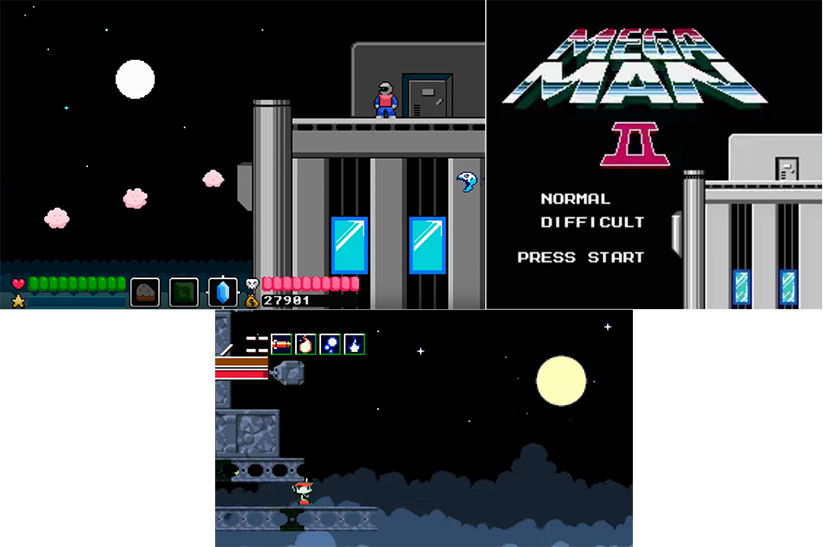The image size is (823, 547).
Task: Select the rock item slot
Action: pos(145,292)
